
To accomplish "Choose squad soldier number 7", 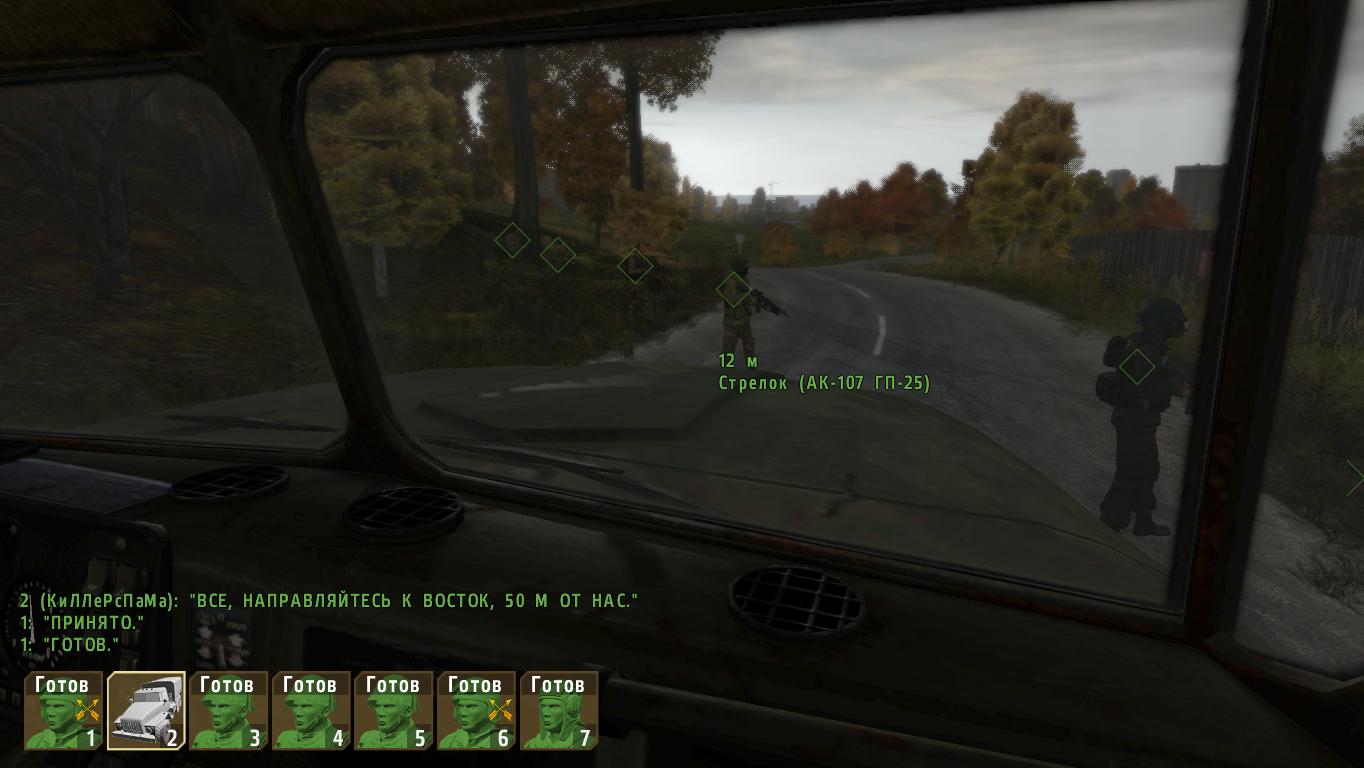I will 559,711.
